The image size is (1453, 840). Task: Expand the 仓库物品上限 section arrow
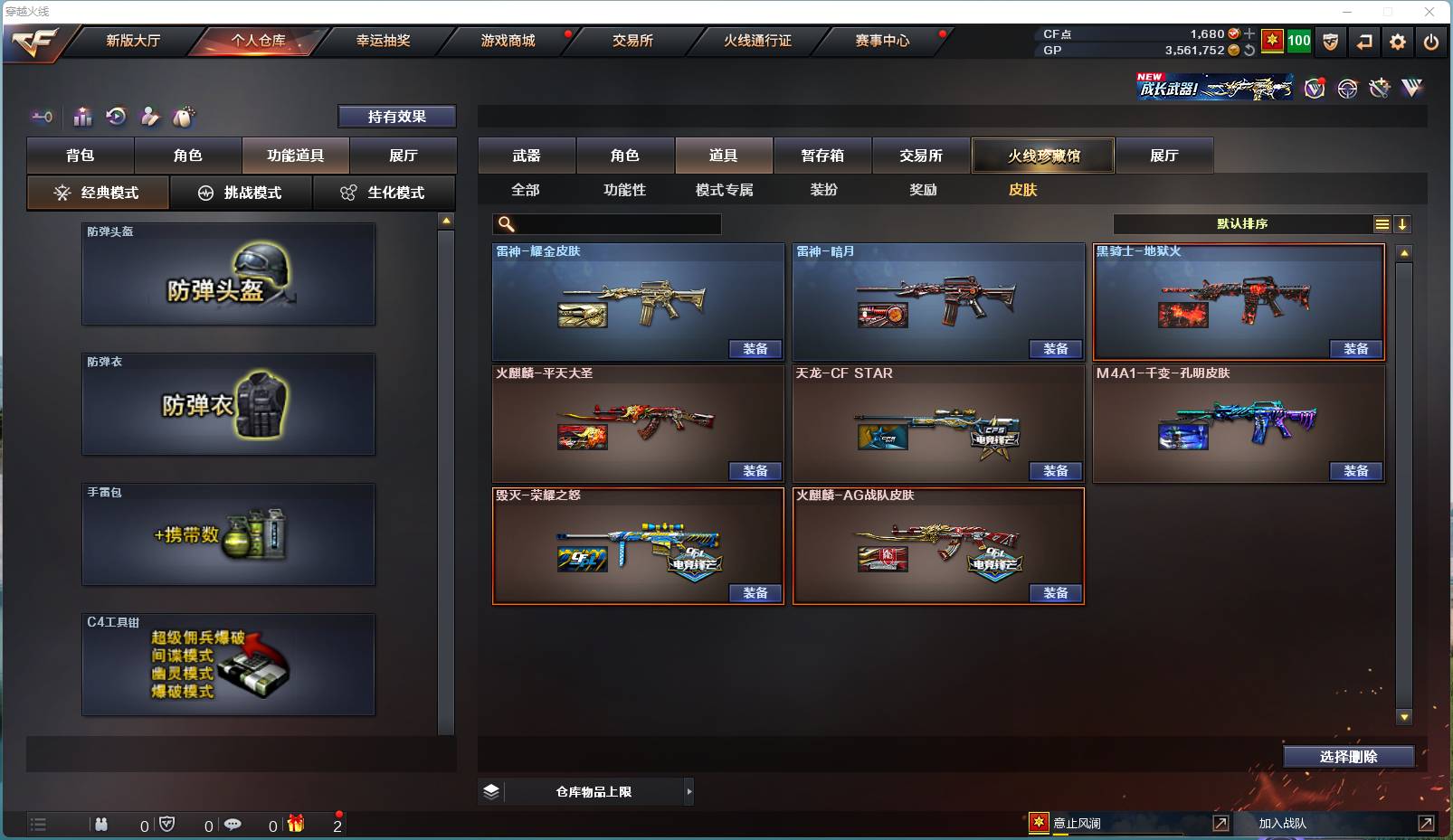[x=689, y=791]
